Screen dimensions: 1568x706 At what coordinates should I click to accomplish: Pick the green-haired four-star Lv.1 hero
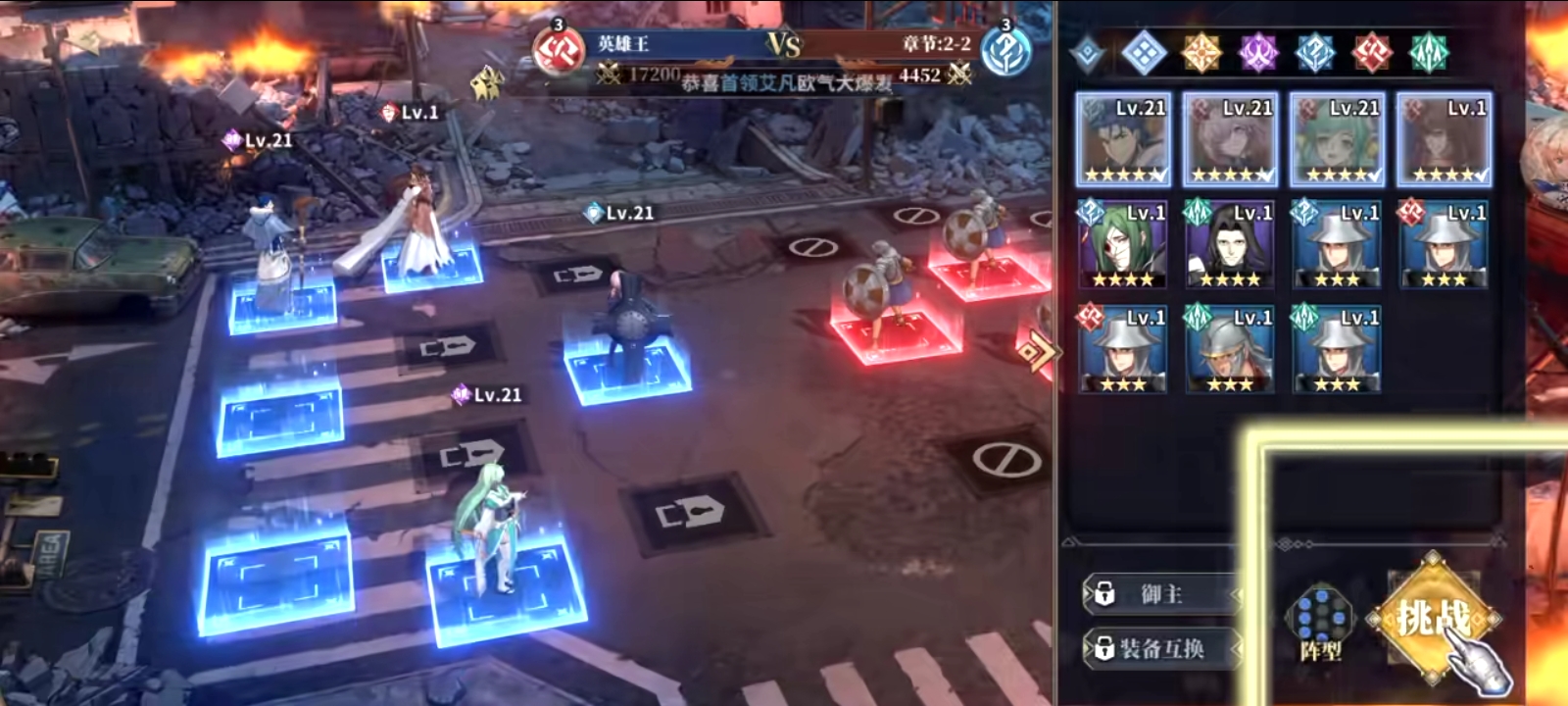[1123, 245]
